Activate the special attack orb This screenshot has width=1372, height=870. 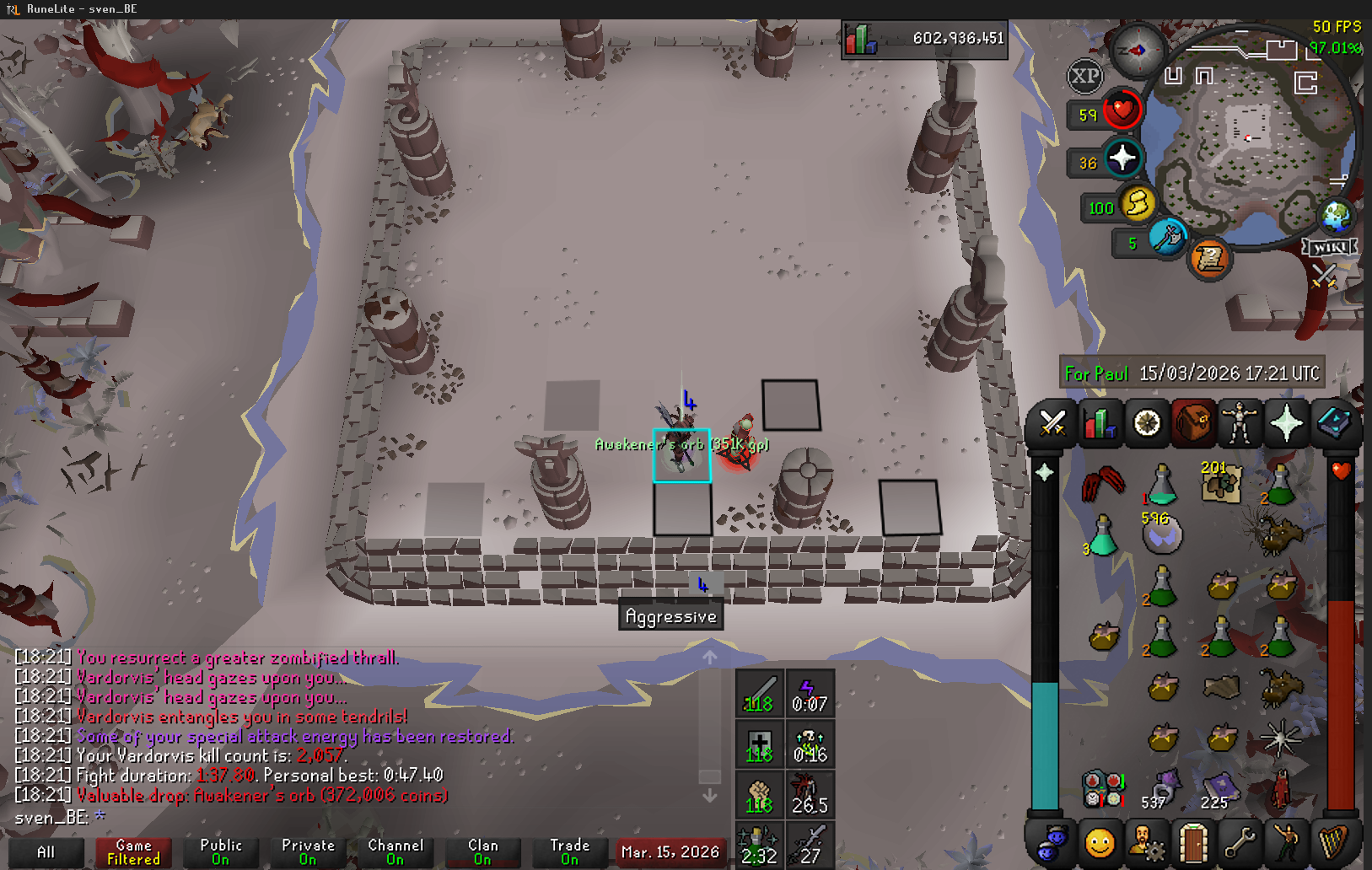[x=1168, y=239]
